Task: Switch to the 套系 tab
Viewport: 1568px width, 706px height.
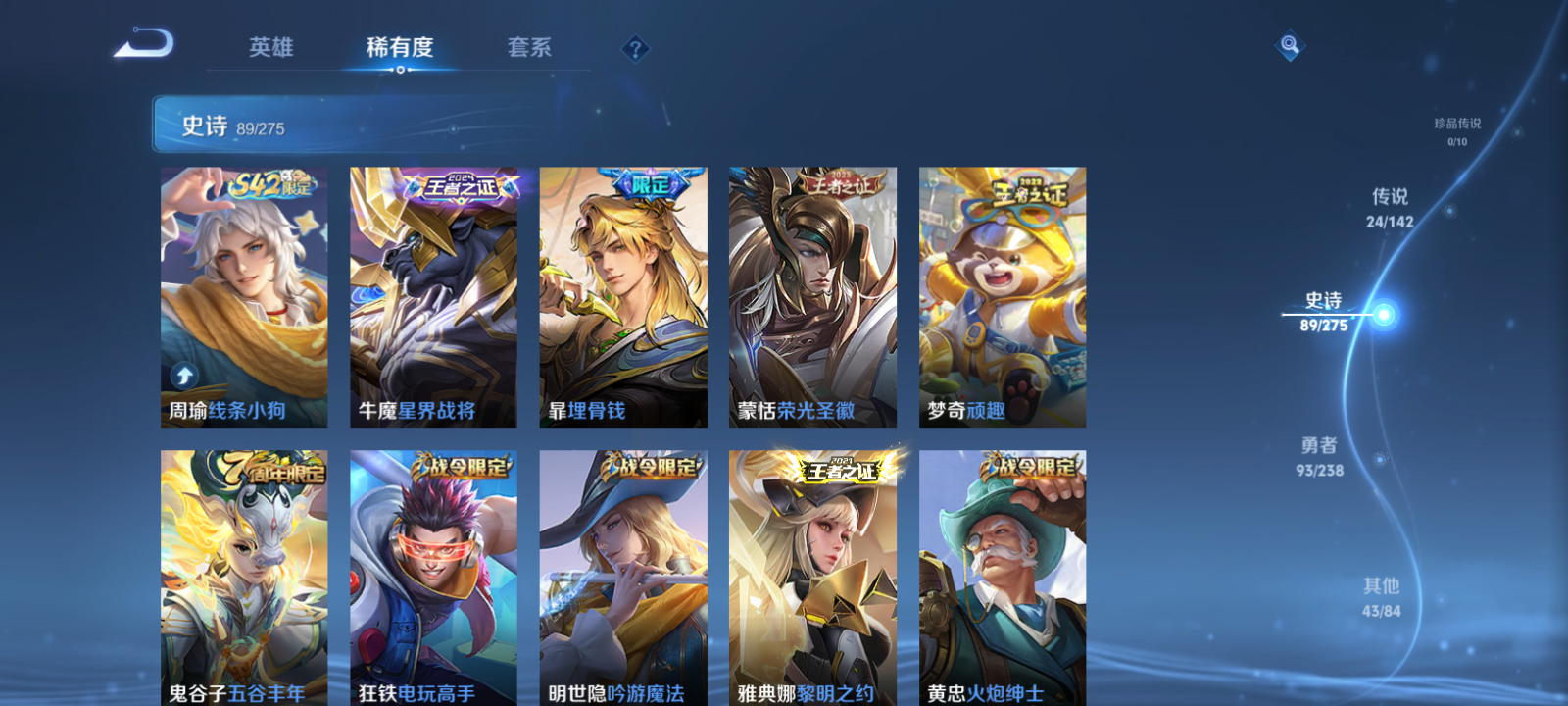Action: tap(528, 47)
